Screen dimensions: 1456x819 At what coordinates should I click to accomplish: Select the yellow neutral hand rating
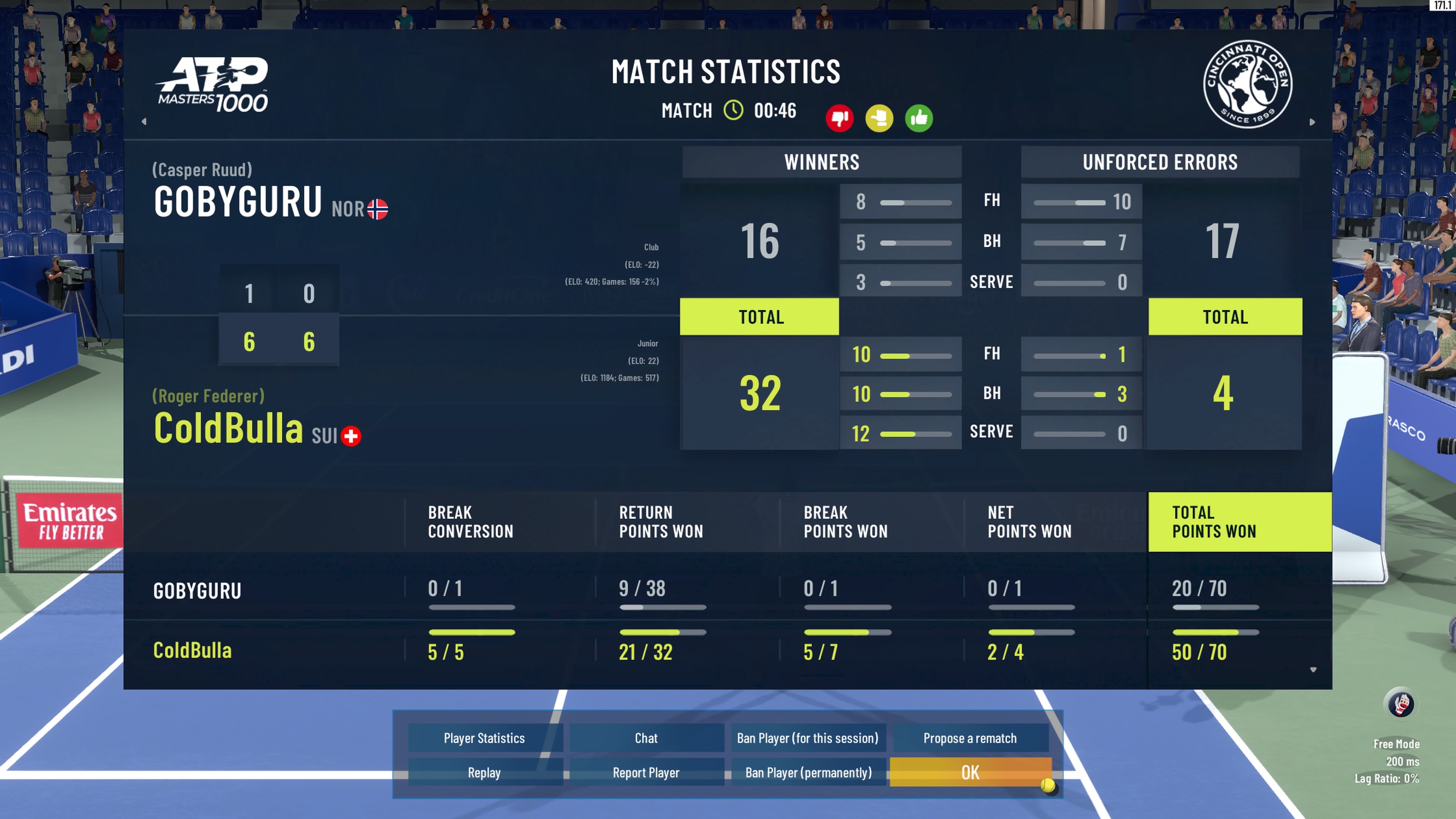tap(879, 118)
